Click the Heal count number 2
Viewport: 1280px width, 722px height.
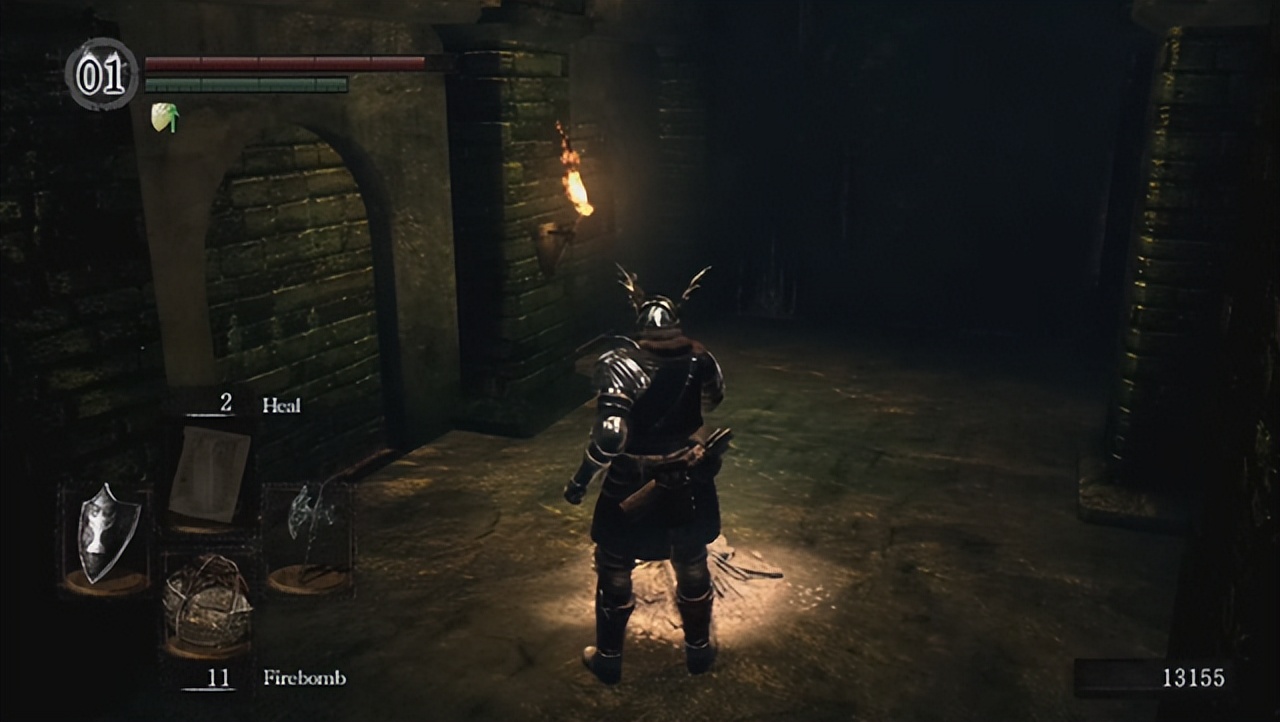point(224,405)
